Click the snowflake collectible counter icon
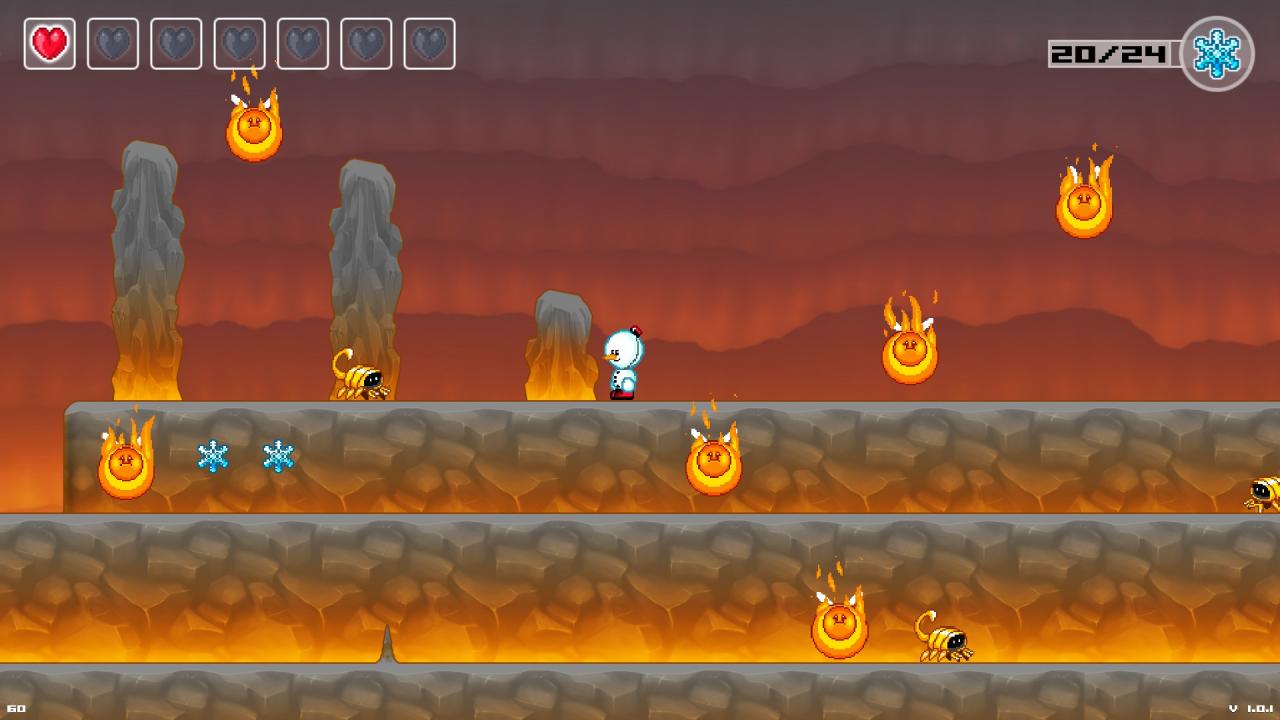Image resolution: width=1280 pixels, height=720 pixels. (x=1216, y=53)
